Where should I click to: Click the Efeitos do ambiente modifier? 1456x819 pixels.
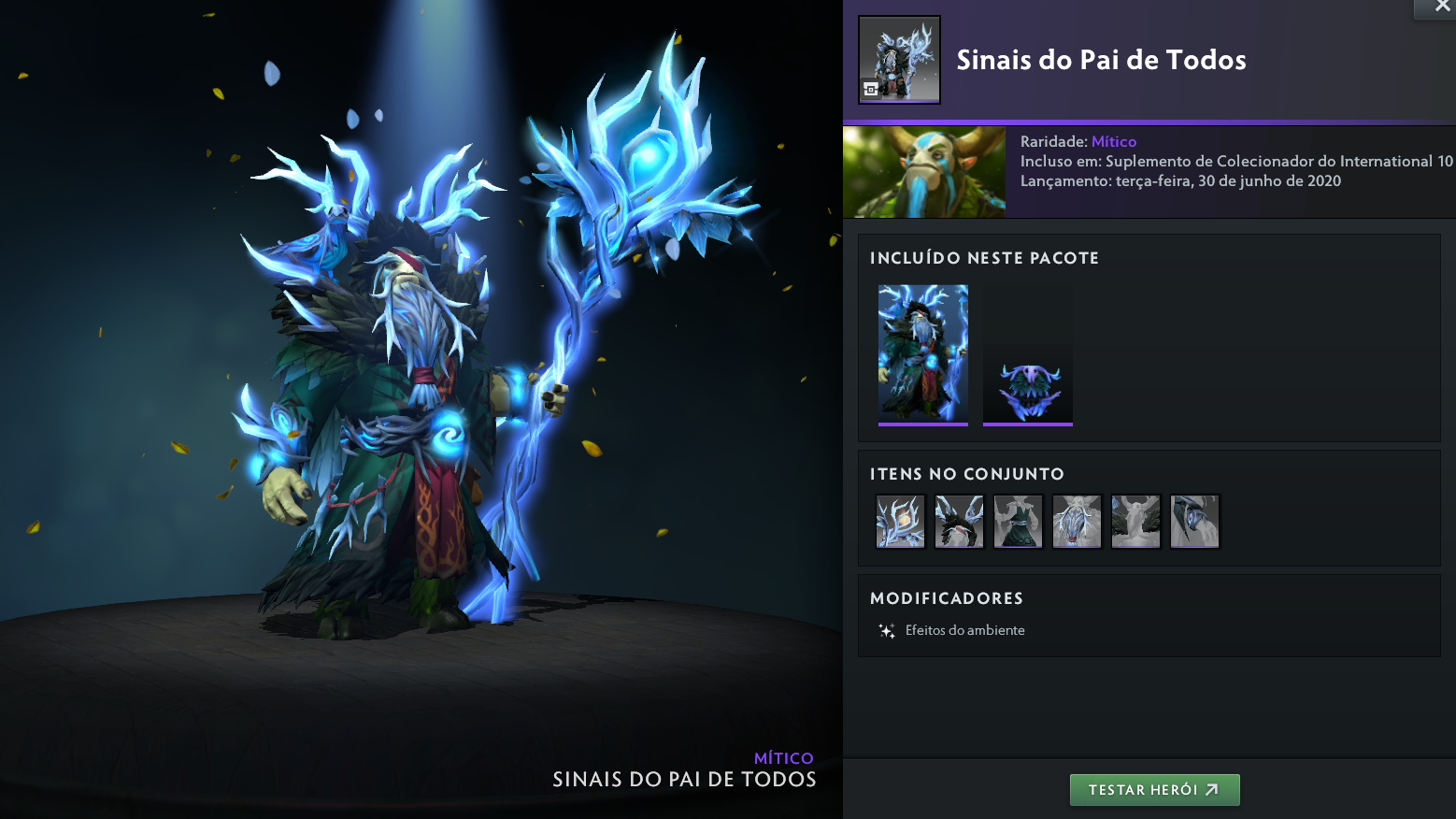[x=964, y=631]
